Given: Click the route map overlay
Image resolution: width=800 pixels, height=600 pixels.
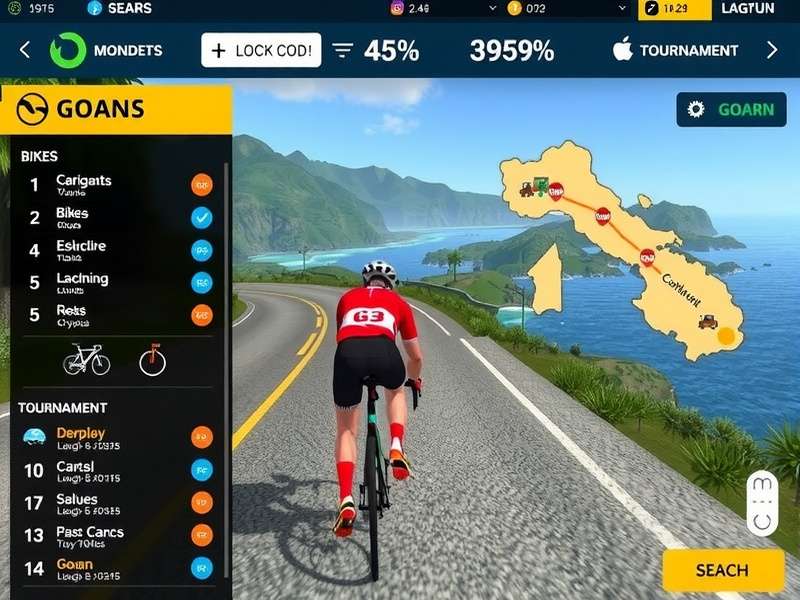Looking at the screenshot, I should 620,250.
